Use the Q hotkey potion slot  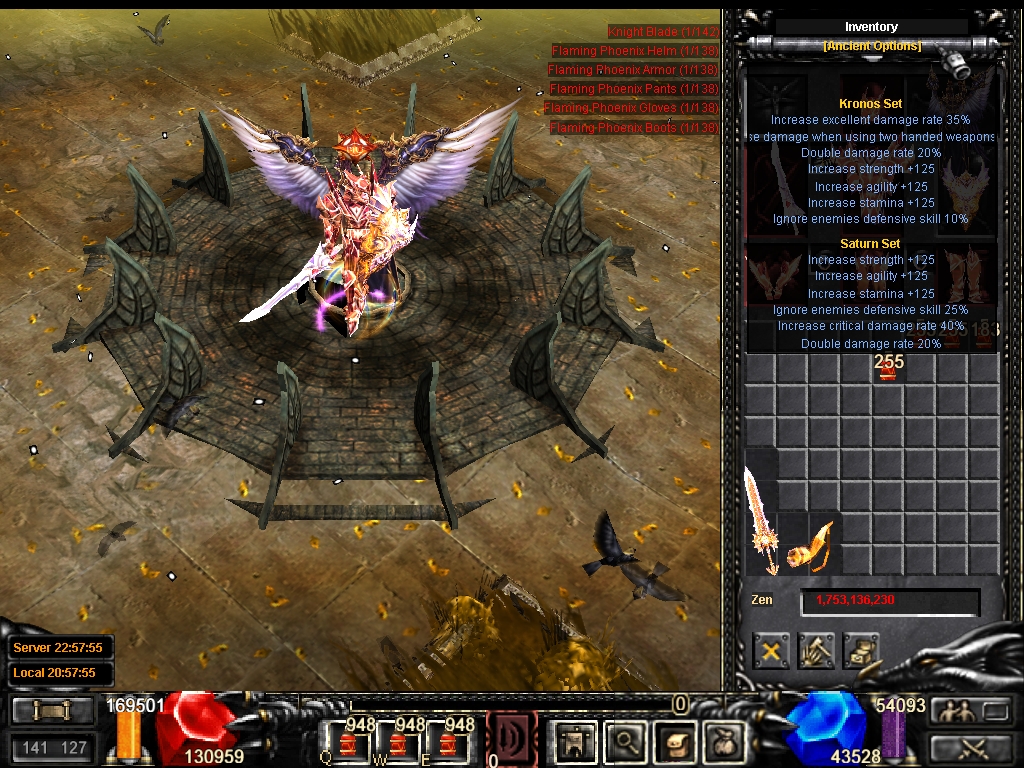tap(347, 743)
